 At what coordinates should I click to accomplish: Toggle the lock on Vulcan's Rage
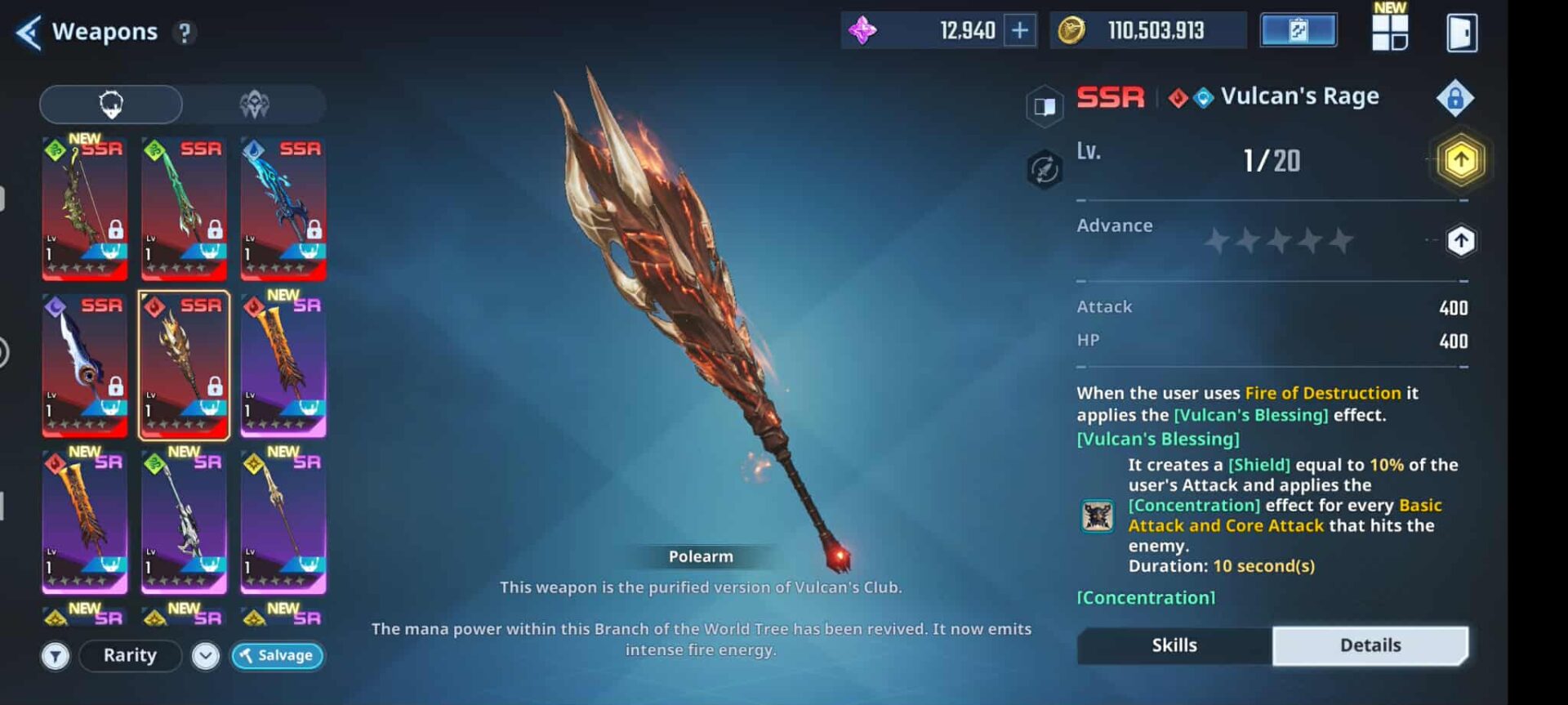click(1454, 98)
